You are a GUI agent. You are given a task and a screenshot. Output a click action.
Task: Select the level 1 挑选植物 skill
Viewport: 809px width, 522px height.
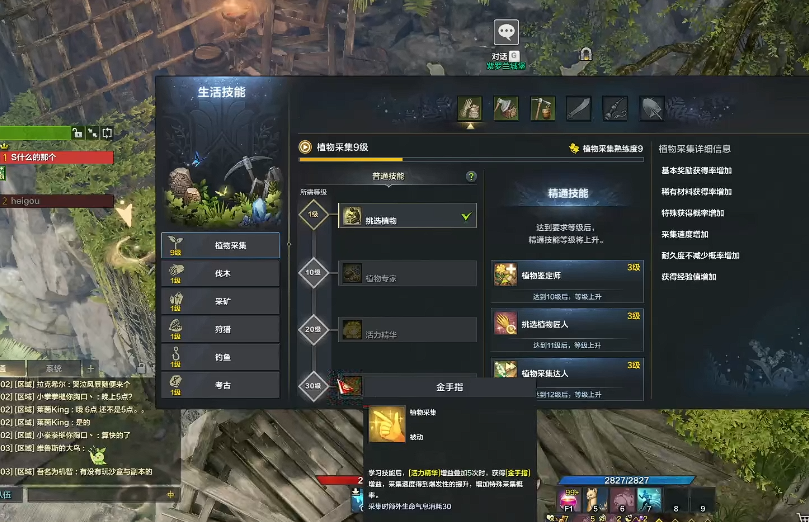pos(408,216)
